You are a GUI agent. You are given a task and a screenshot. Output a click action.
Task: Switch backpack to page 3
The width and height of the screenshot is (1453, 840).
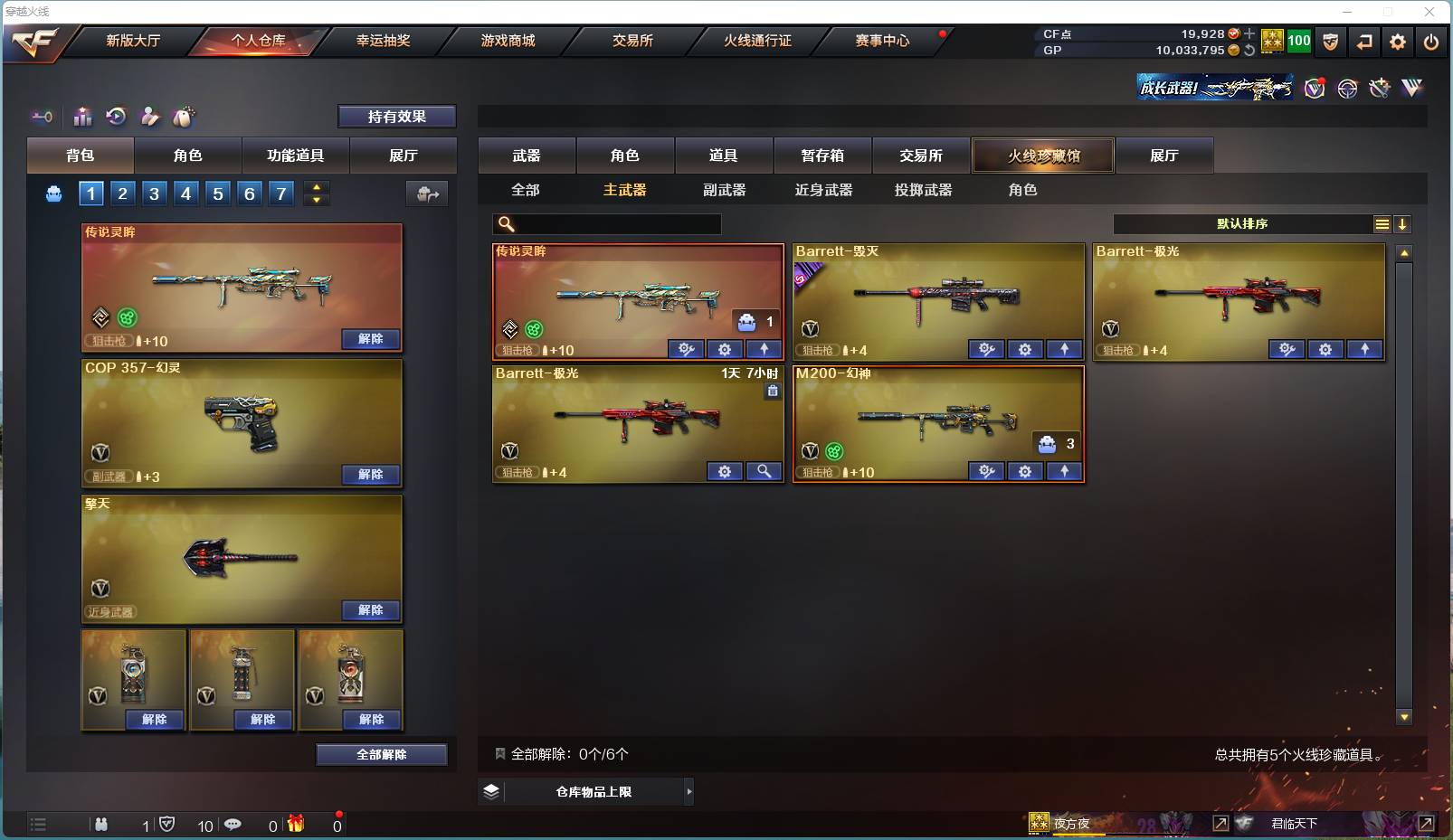[x=154, y=193]
